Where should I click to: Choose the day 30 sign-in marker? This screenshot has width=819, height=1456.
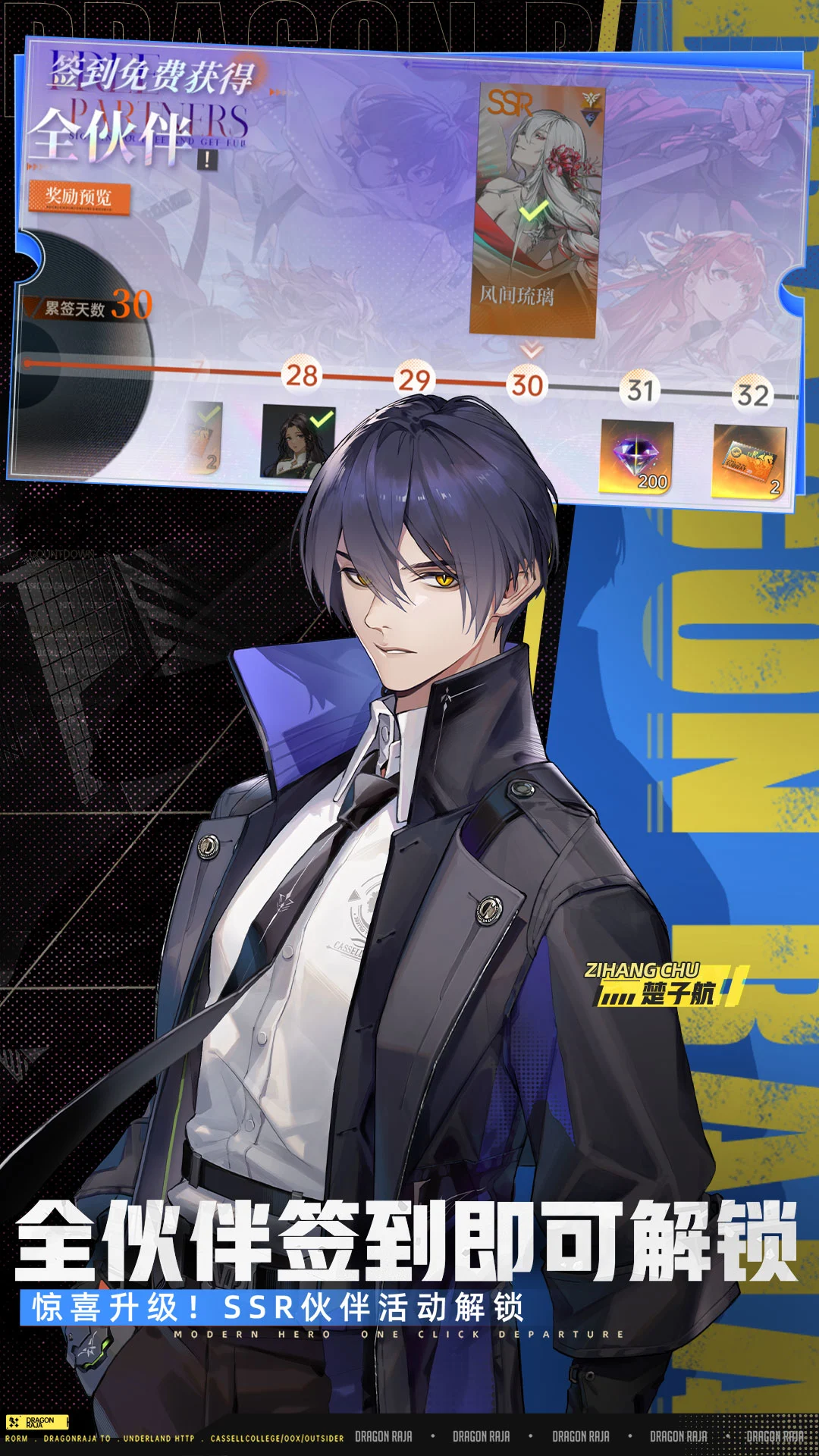(x=527, y=385)
